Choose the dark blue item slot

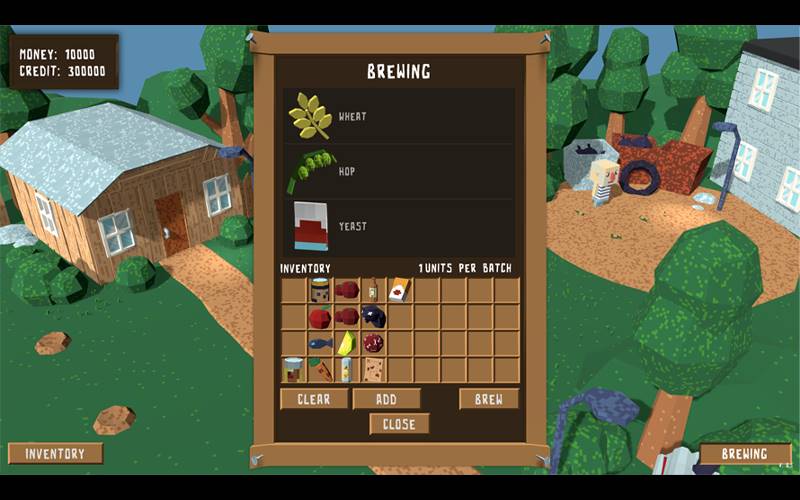[373, 317]
